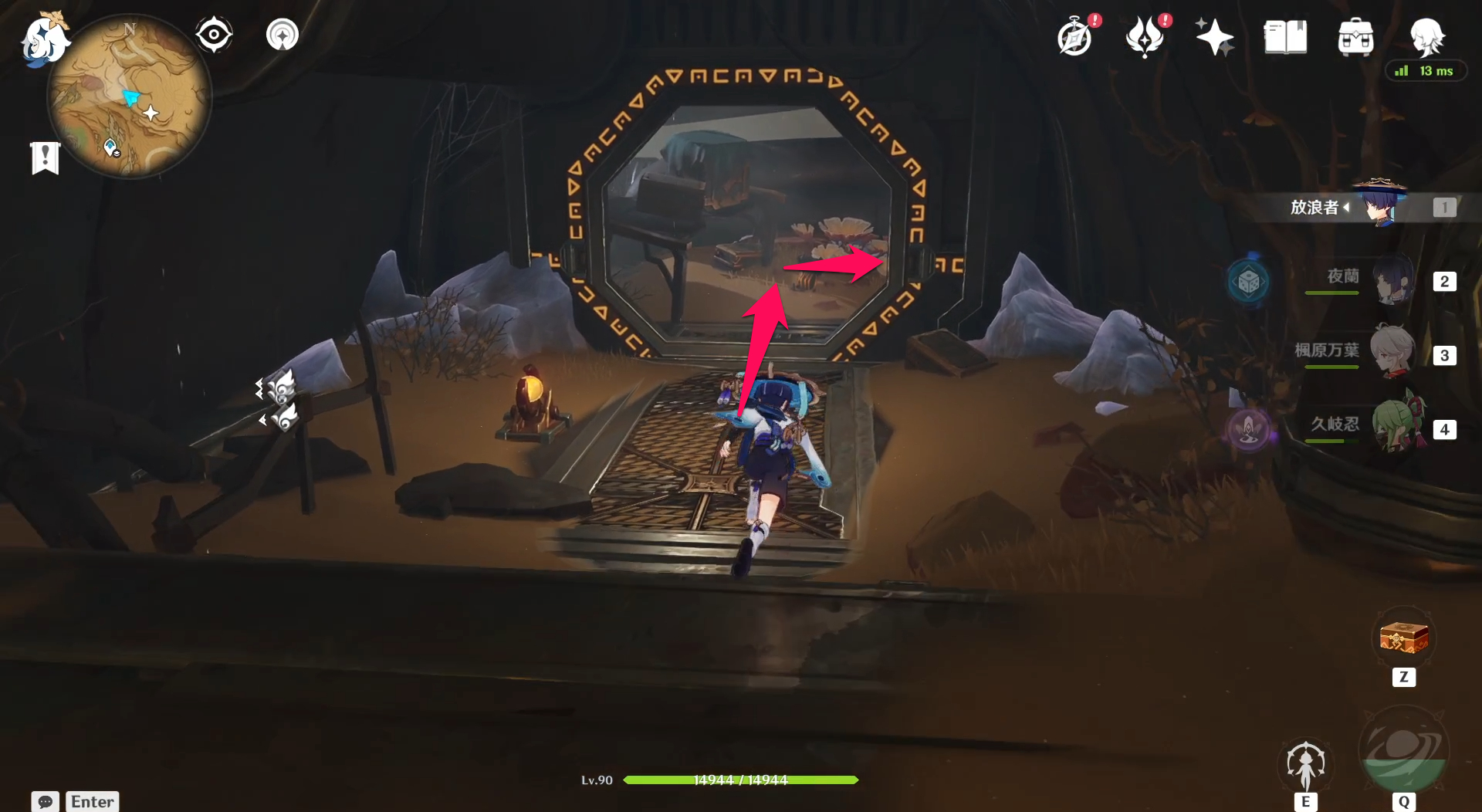Expand the 放浪者 nameplate arrow
This screenshot has height=812, width=1482.
pos(1346,208)
